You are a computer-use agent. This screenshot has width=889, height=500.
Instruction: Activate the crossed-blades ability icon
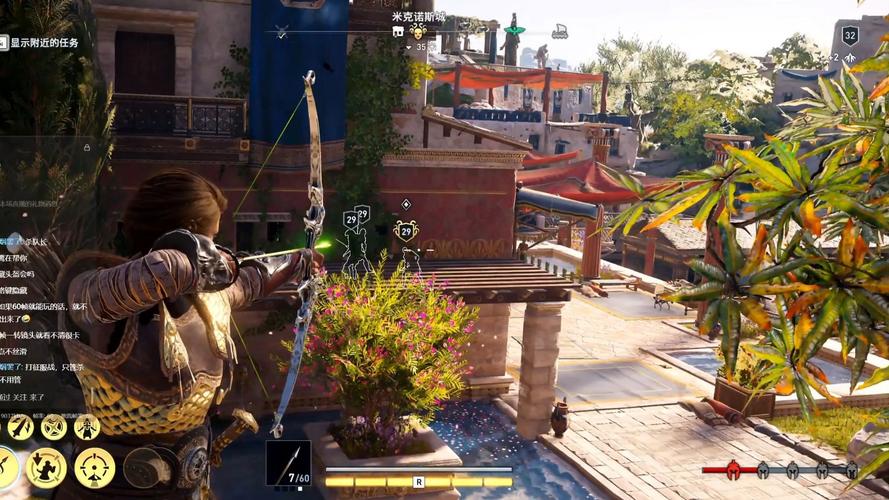(53, 428)
